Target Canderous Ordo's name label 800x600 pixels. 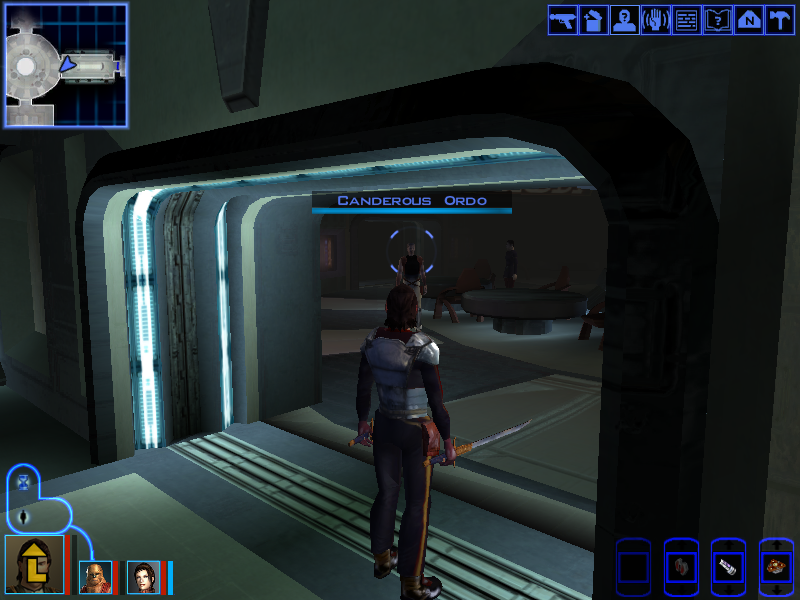[411, 201]
